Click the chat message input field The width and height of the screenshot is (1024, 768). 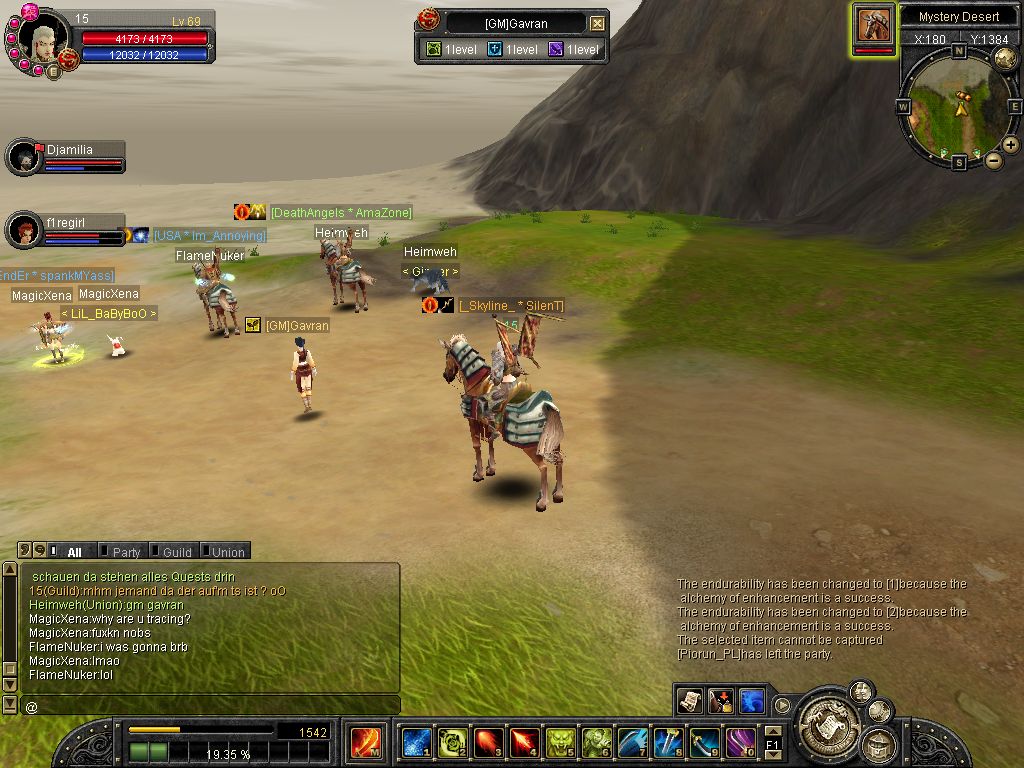click(x=210, y=706)
